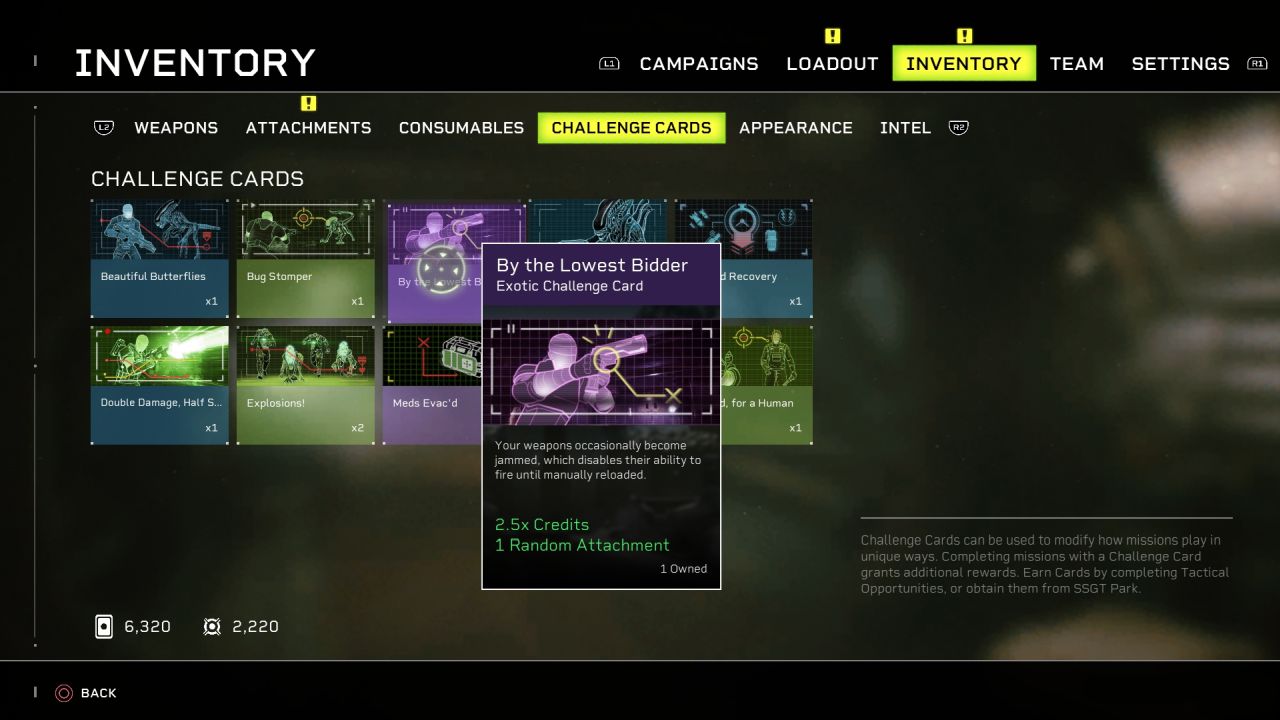
Task: Click the L2 trigger icon beside WEAPONS
Action: coord(104,127)
